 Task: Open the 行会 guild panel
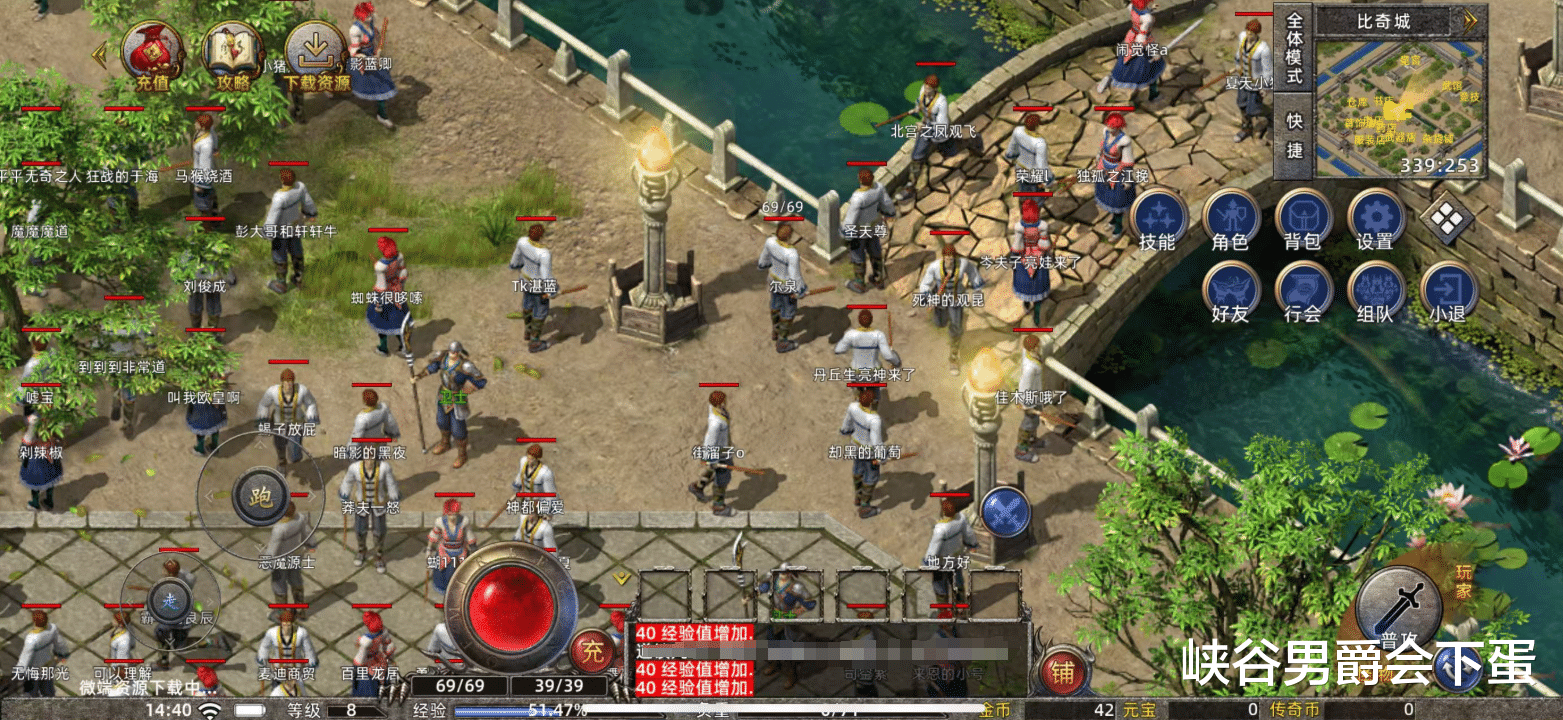[1303, 291]
